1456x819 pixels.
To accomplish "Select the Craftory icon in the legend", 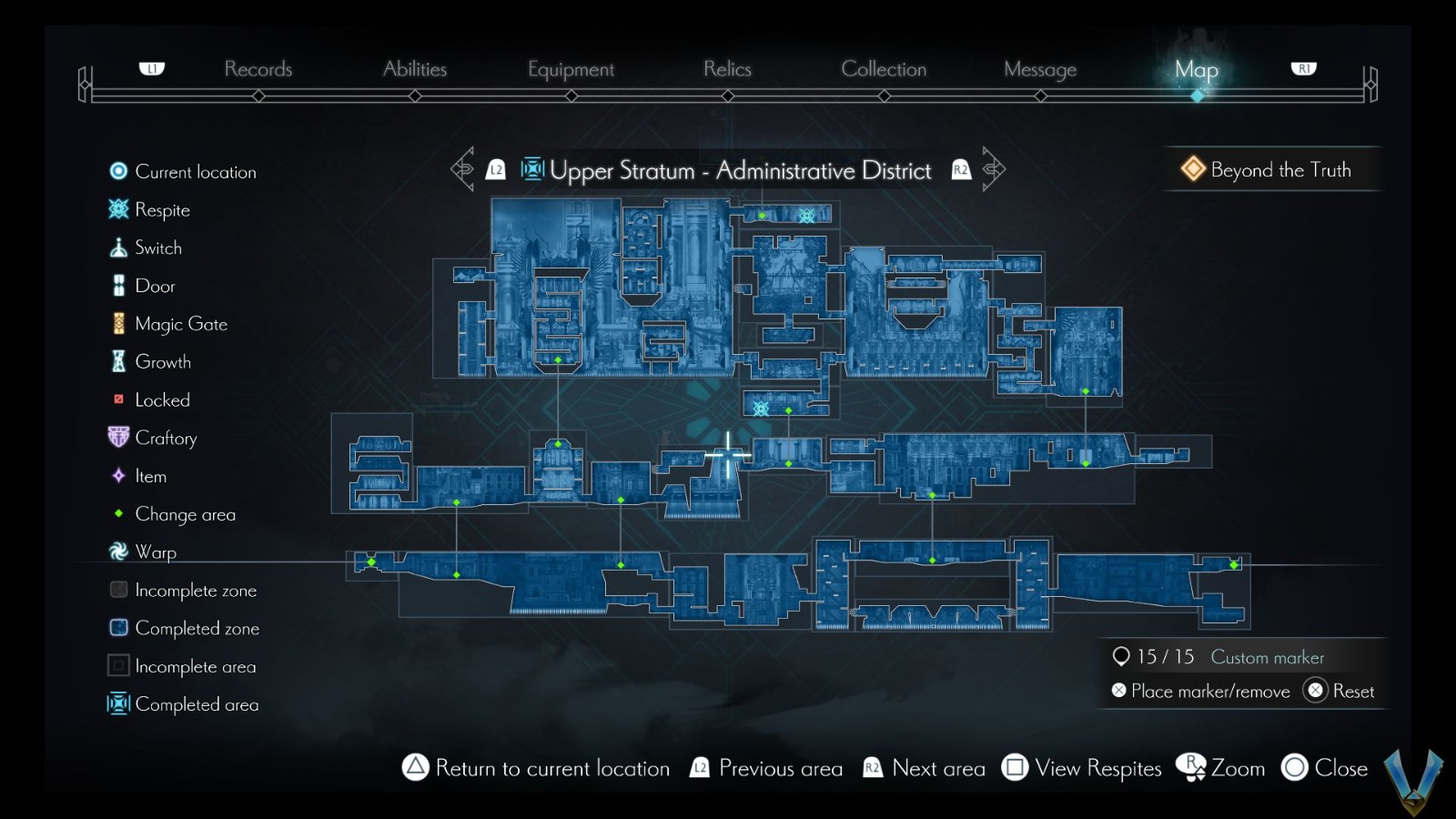I will 118,437.
